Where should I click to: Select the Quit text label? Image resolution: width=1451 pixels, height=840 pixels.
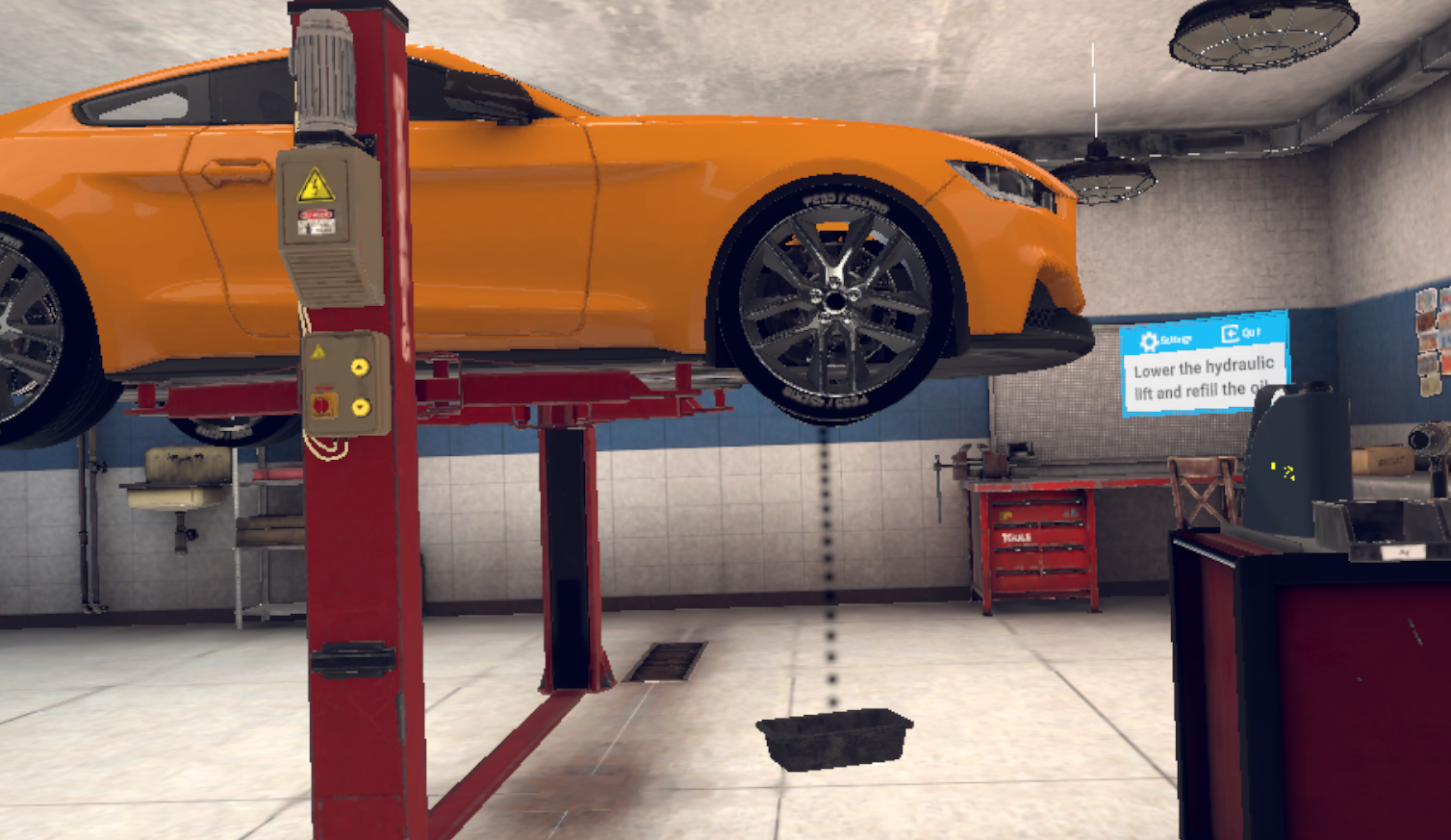click(1252, 331)
